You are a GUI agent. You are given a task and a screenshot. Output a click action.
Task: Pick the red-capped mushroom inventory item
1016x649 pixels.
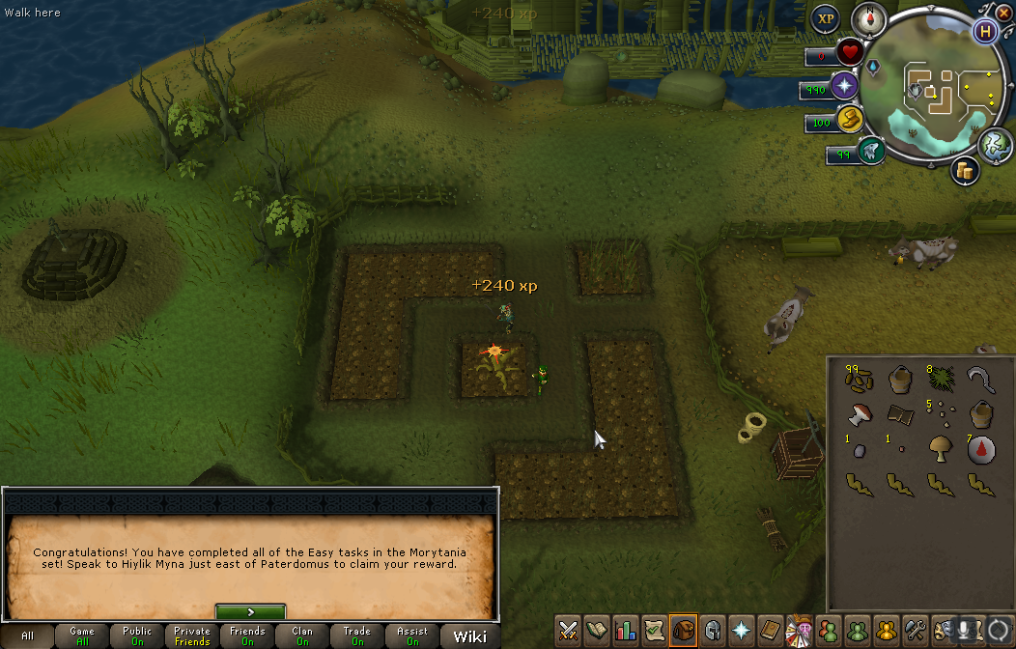click(857, 414)
